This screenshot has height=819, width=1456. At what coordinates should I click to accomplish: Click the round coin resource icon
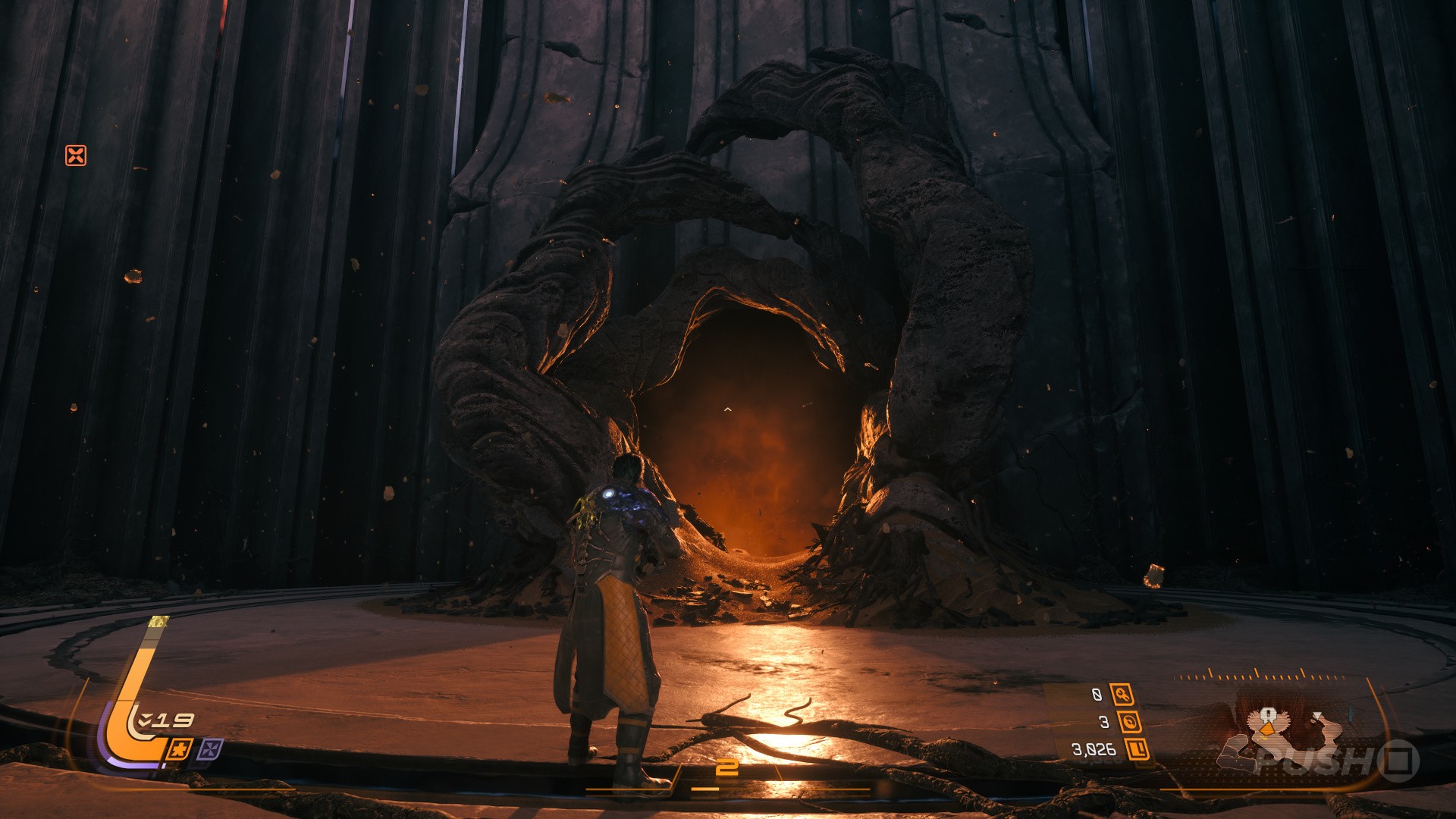coord(1129,722)
